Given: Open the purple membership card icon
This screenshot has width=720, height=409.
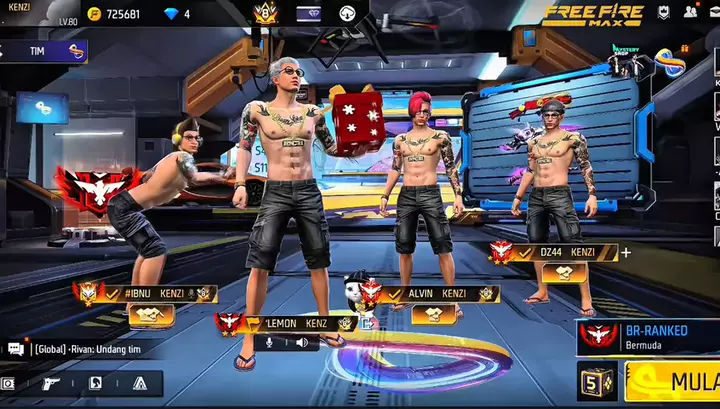Looking at the screenshot, I should click(309, 14).
